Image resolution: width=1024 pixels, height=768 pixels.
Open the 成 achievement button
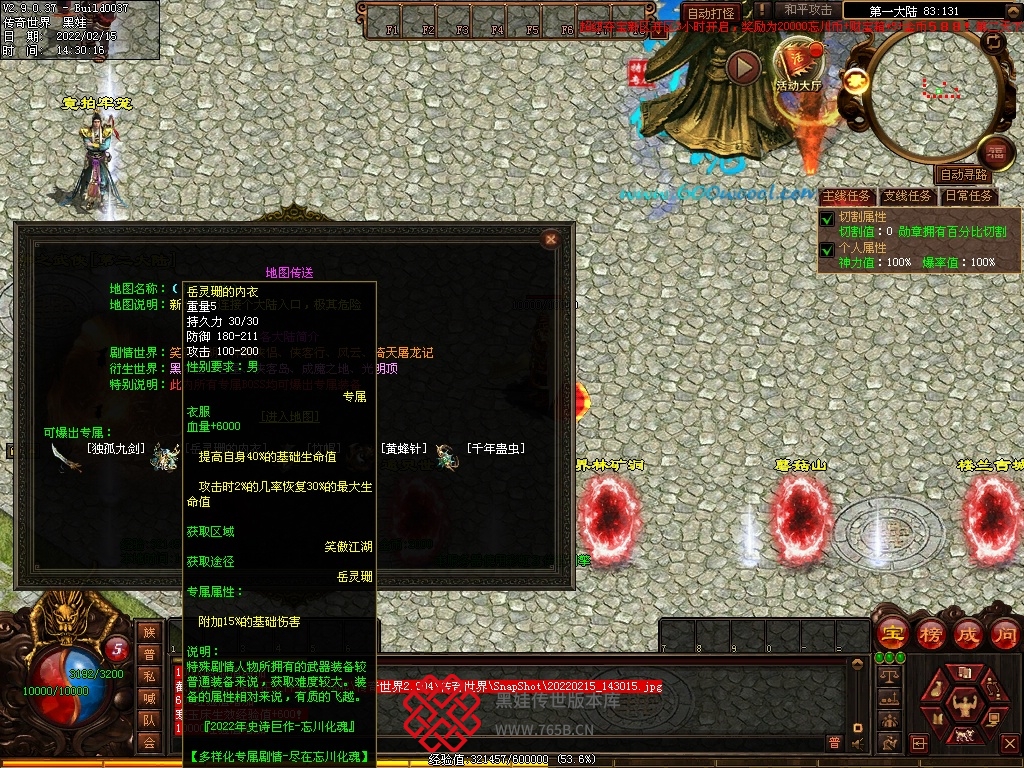[967, 634]
